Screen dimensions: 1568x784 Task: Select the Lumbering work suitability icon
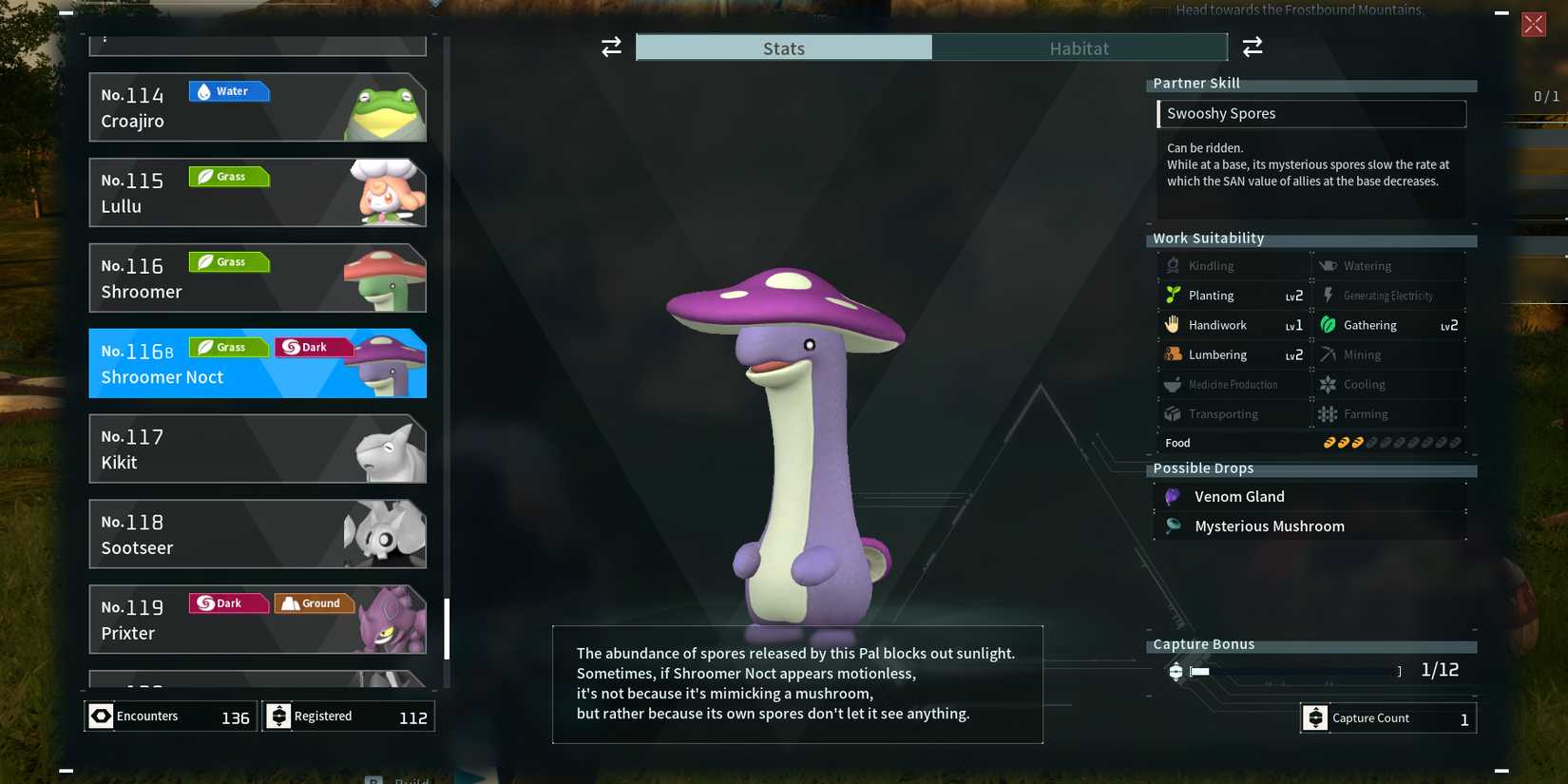(1173, 354)
